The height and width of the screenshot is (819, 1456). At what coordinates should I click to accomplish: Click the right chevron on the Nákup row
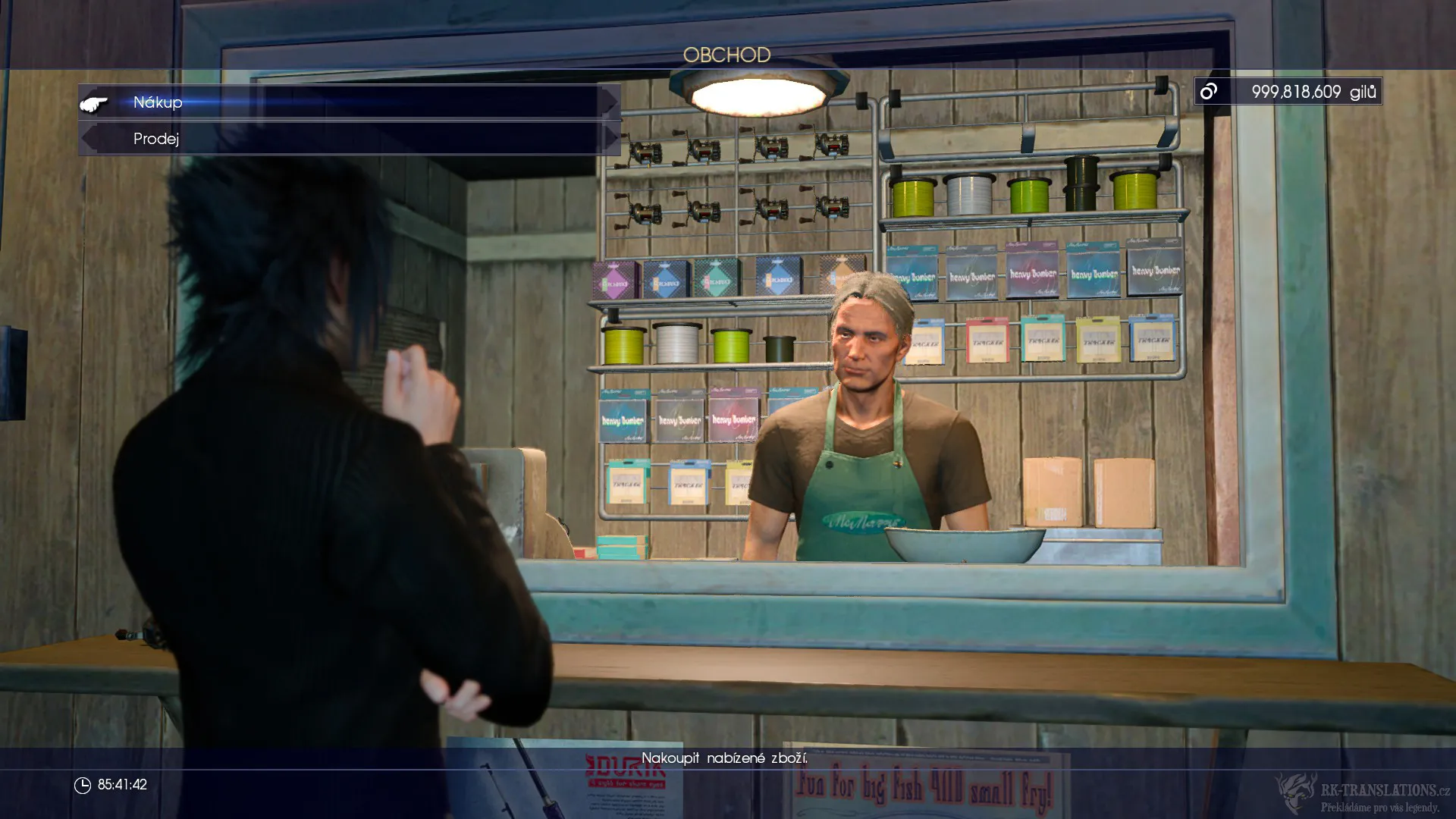609,102
